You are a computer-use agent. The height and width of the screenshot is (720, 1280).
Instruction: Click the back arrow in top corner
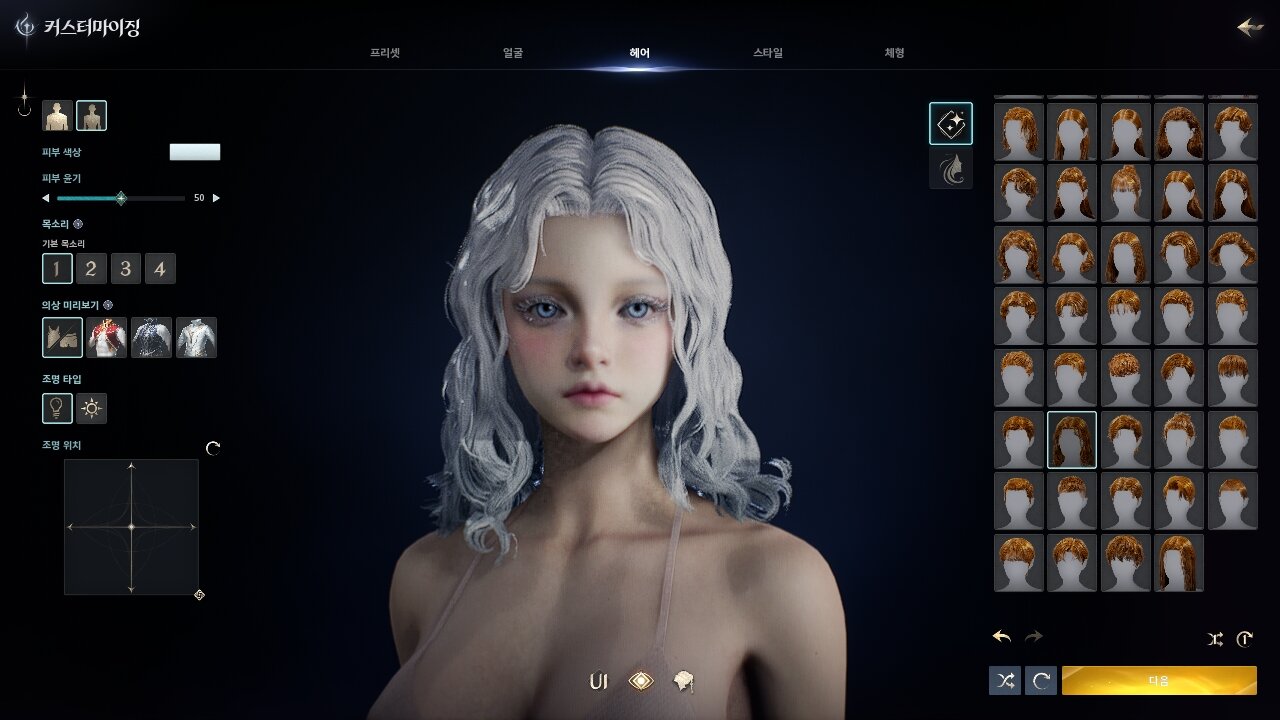[1249, 27]
